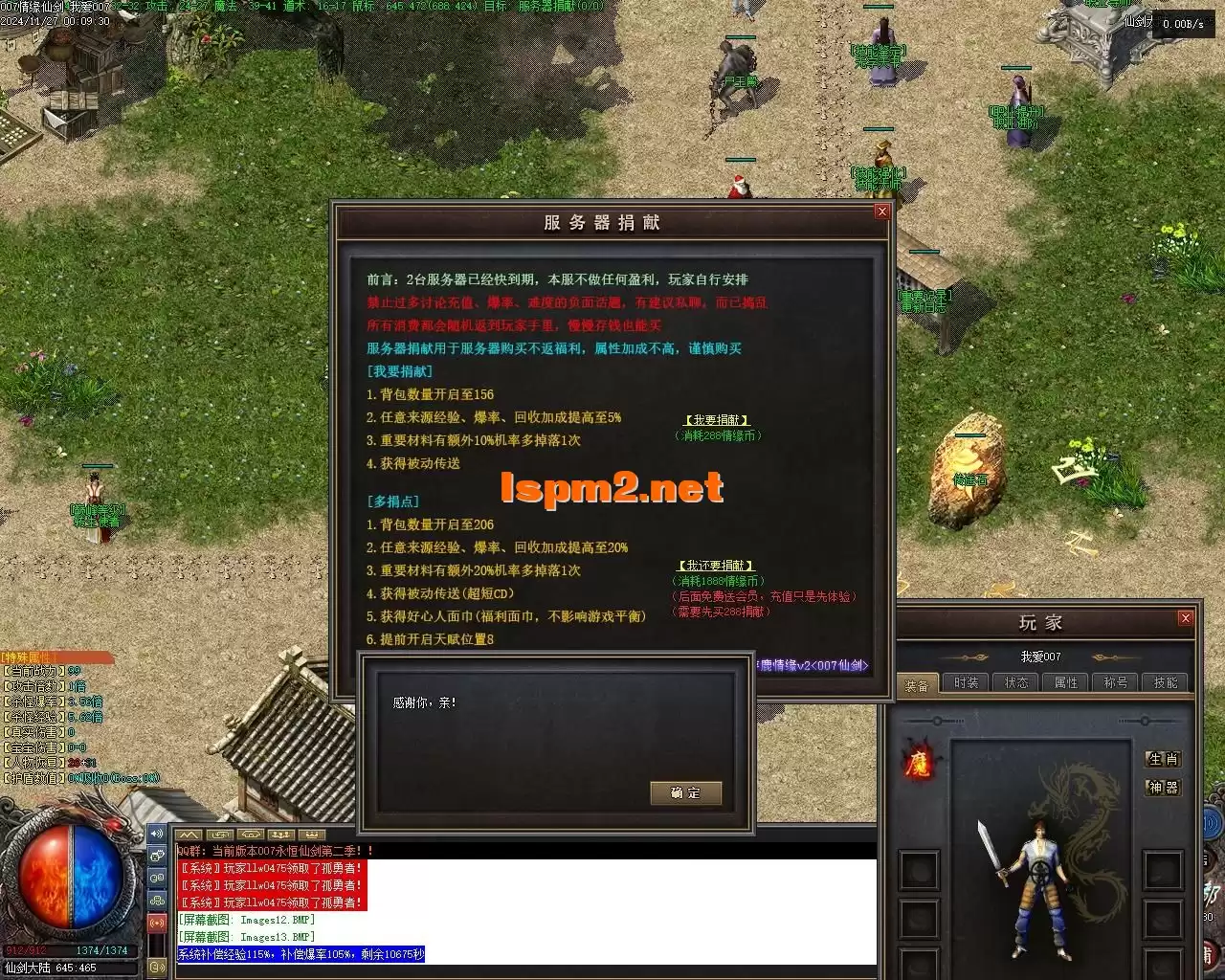
Task: Click the team members icon above the chat
Action: pyautogui.click(x=282, y=834)
